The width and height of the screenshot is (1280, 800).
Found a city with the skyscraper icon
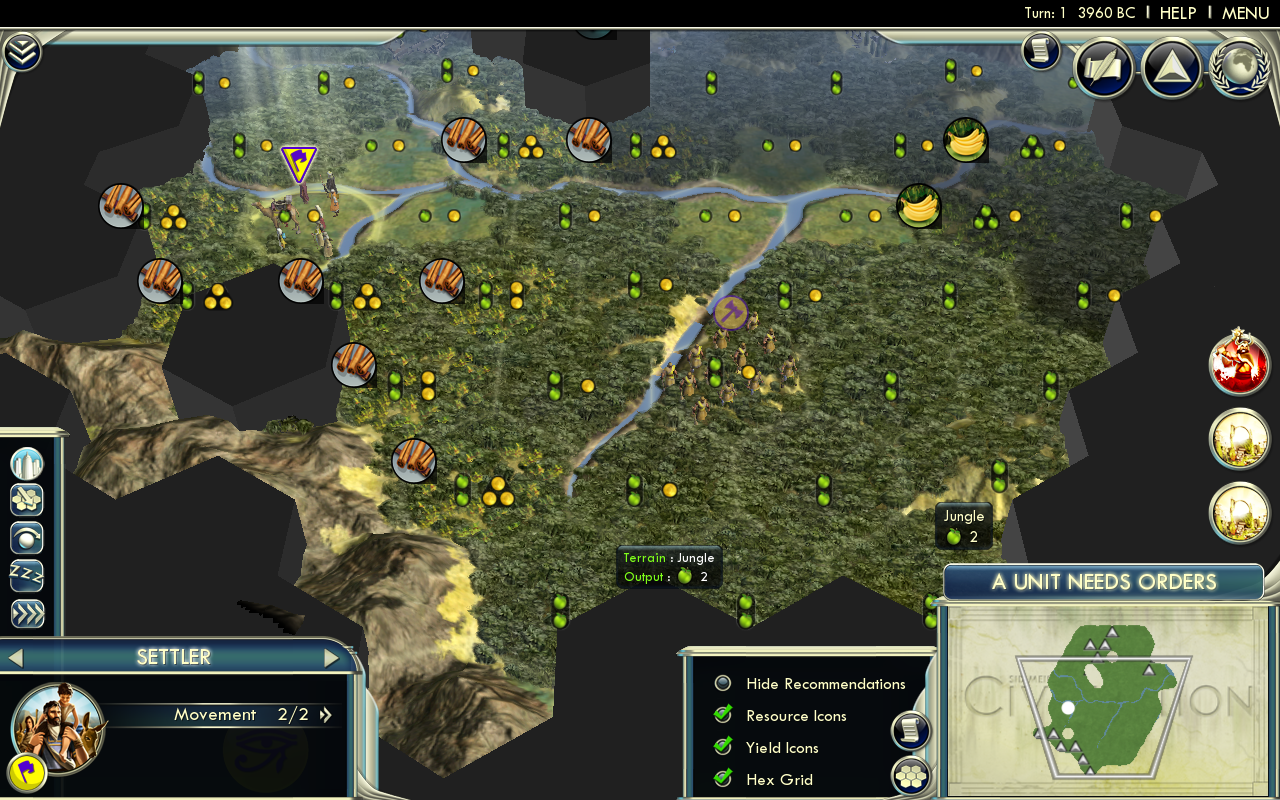pyautogui.click(x=27, y=464)
